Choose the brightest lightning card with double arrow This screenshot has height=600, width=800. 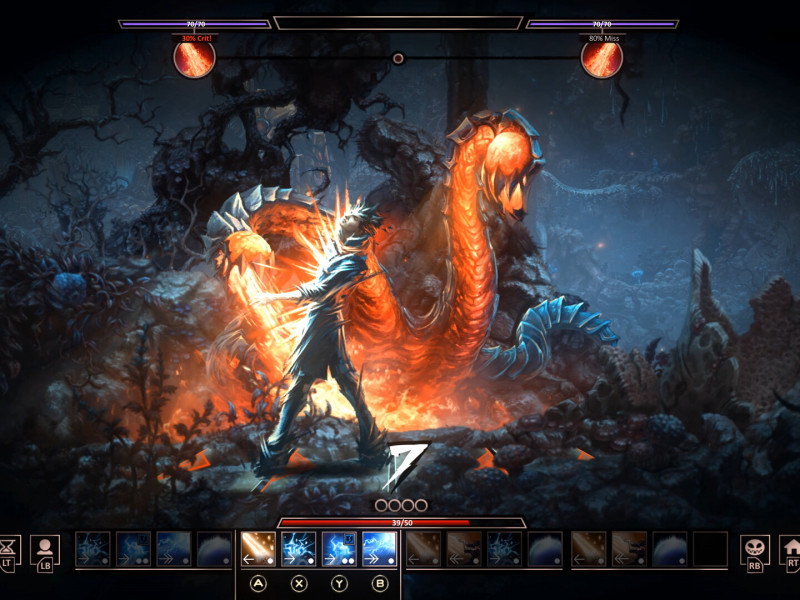coord(379,549)
